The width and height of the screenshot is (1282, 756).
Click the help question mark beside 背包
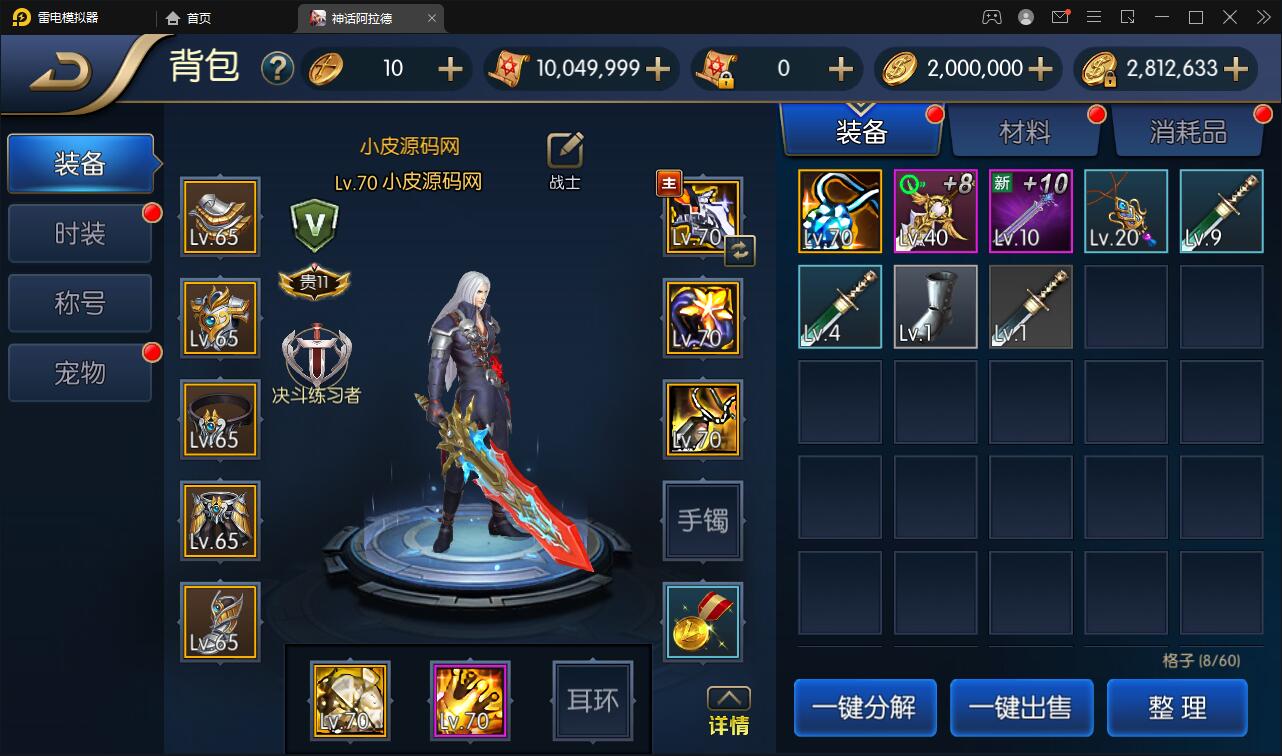[x=277, y=69]
